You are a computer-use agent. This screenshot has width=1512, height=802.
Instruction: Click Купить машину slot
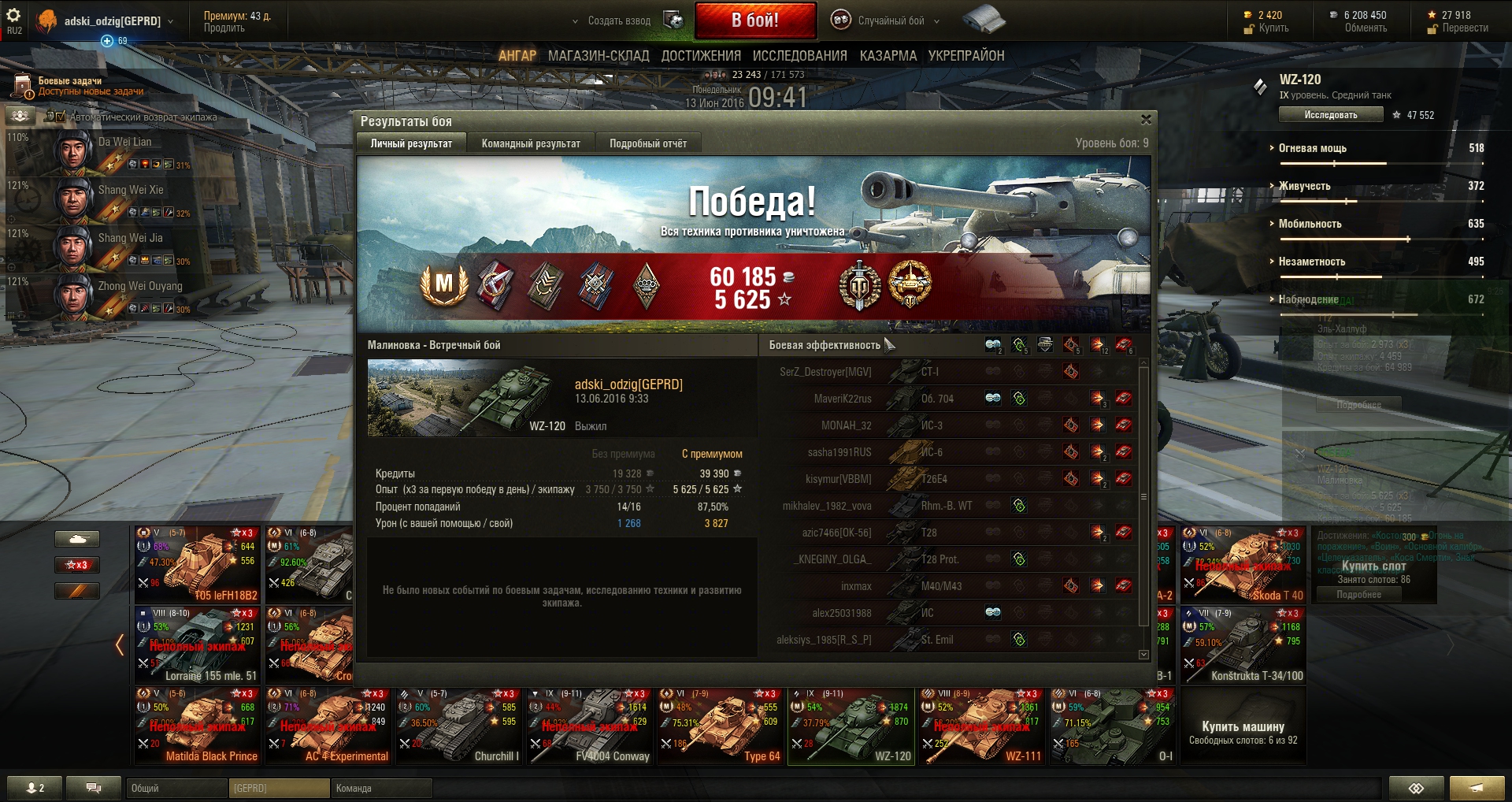(1243, 731)
